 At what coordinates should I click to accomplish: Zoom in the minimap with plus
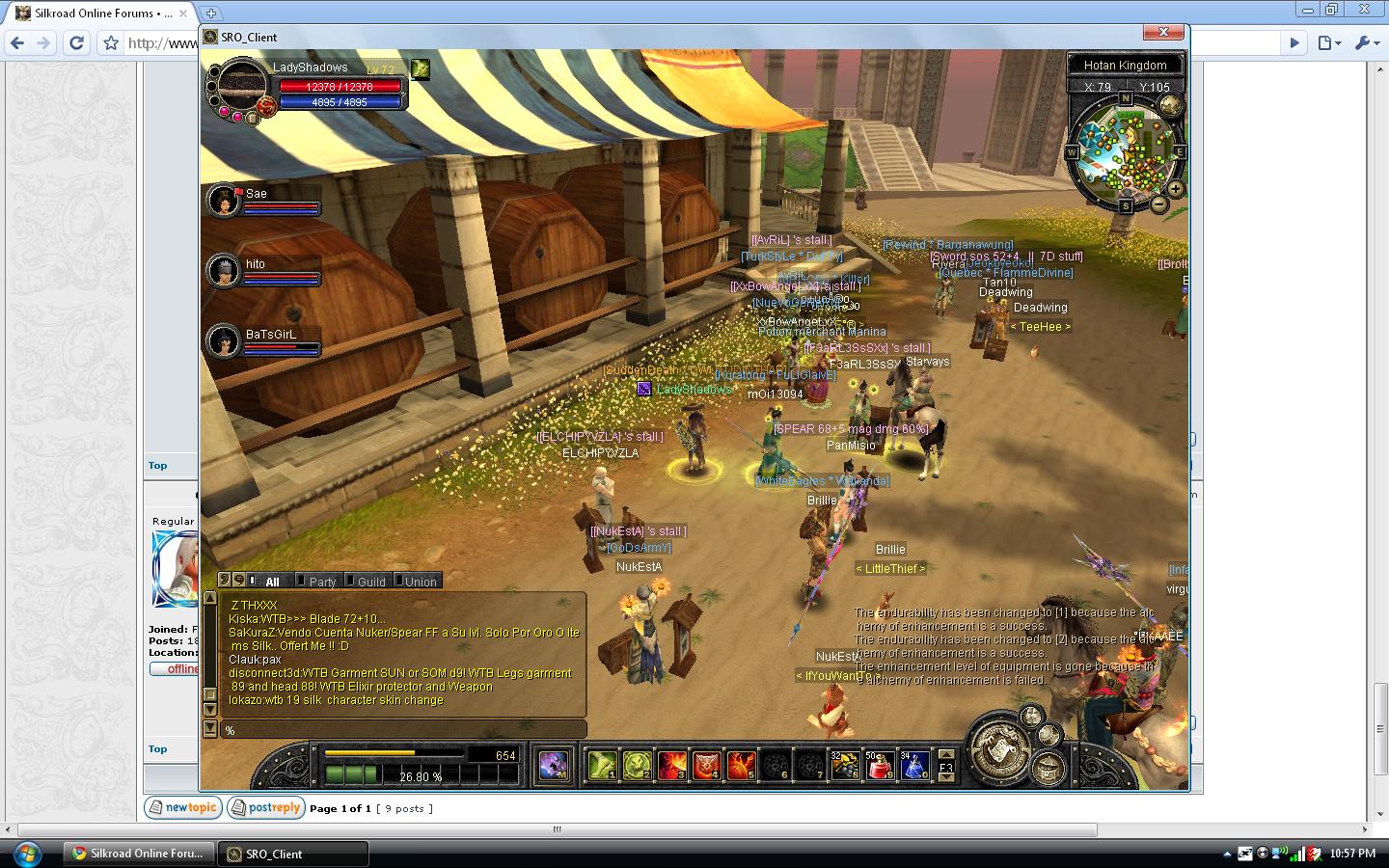click(1175, 190)
